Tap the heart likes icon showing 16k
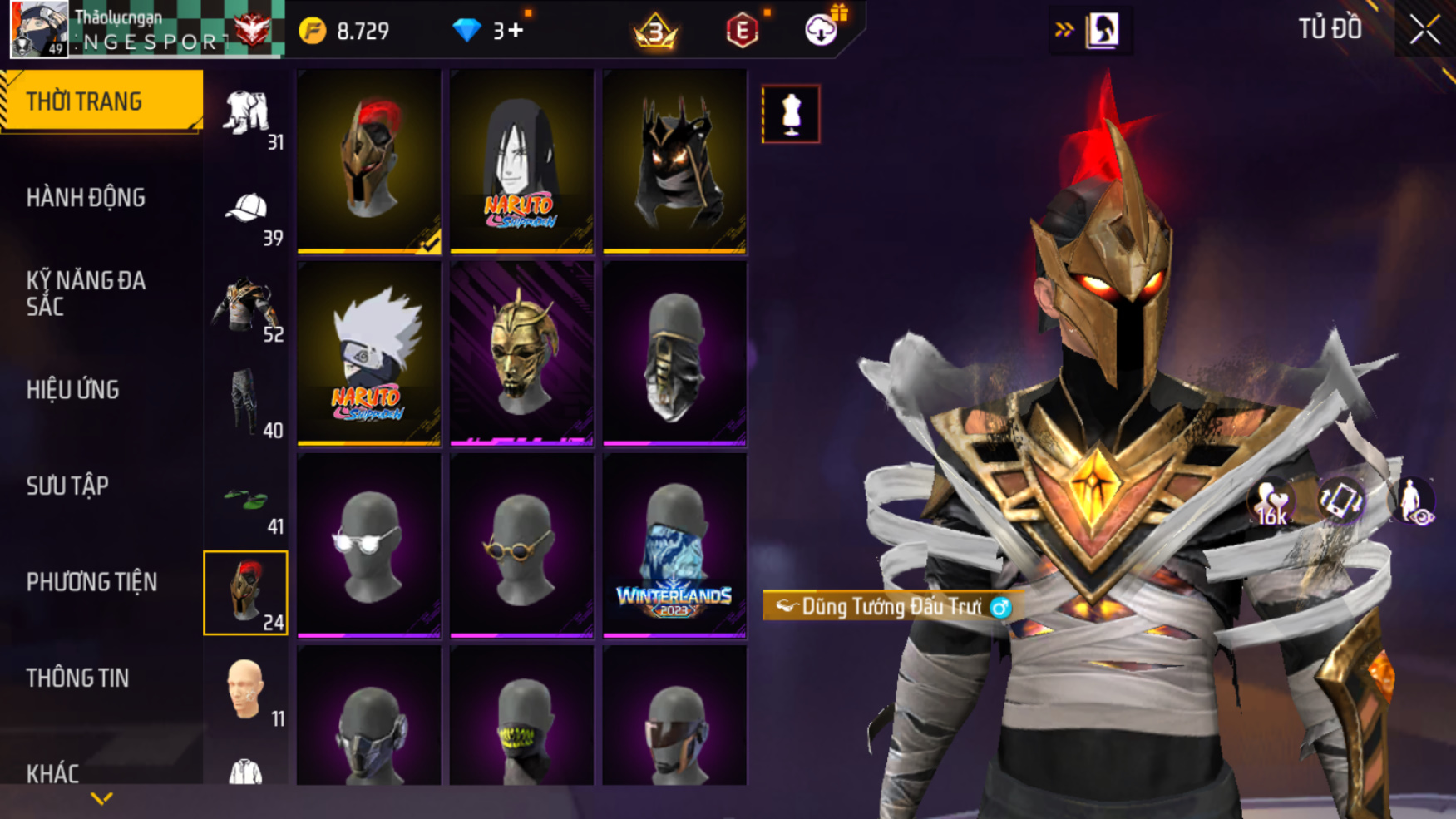Viewport: 1456px width, 819px height. coord(1271,503)
